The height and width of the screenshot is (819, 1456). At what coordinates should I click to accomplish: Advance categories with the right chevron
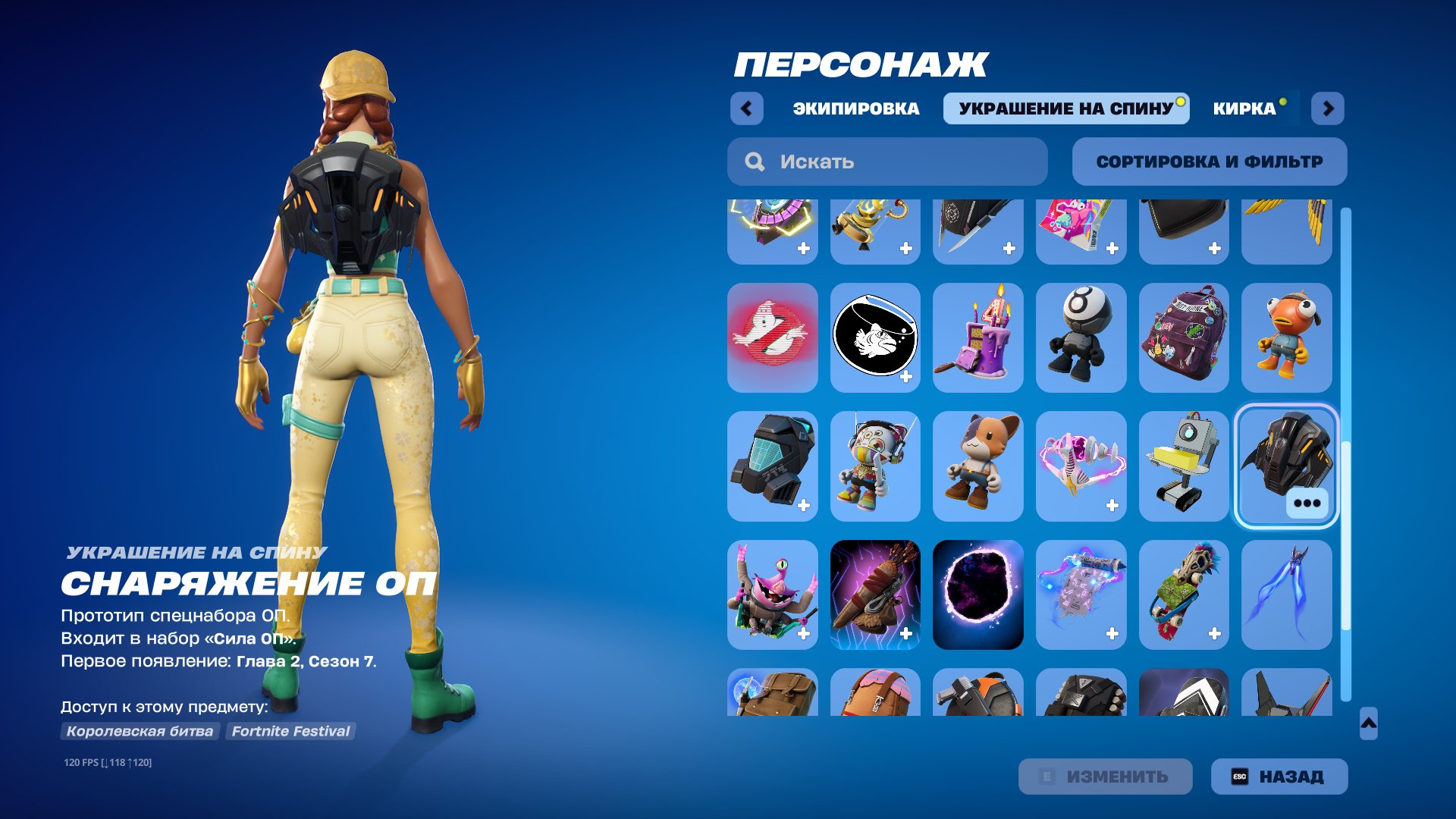(x=1329, y=108)
